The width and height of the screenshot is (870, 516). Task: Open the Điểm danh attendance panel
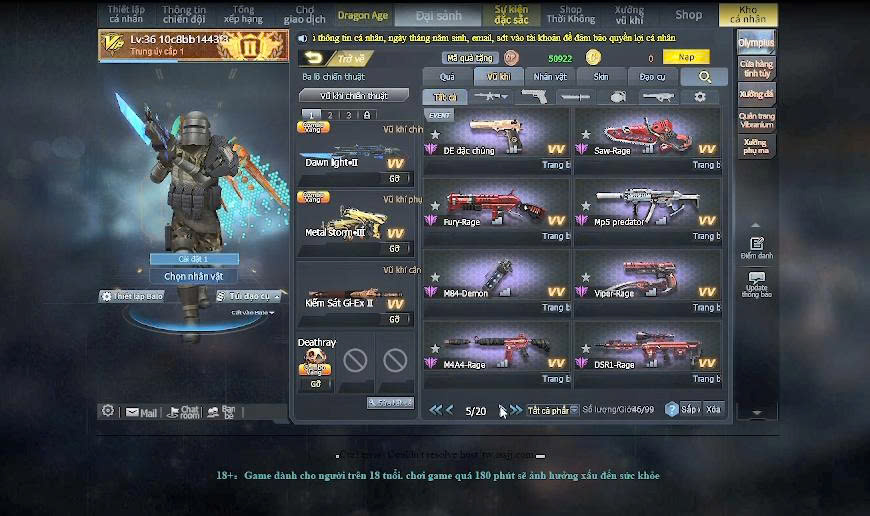[756, 248]
